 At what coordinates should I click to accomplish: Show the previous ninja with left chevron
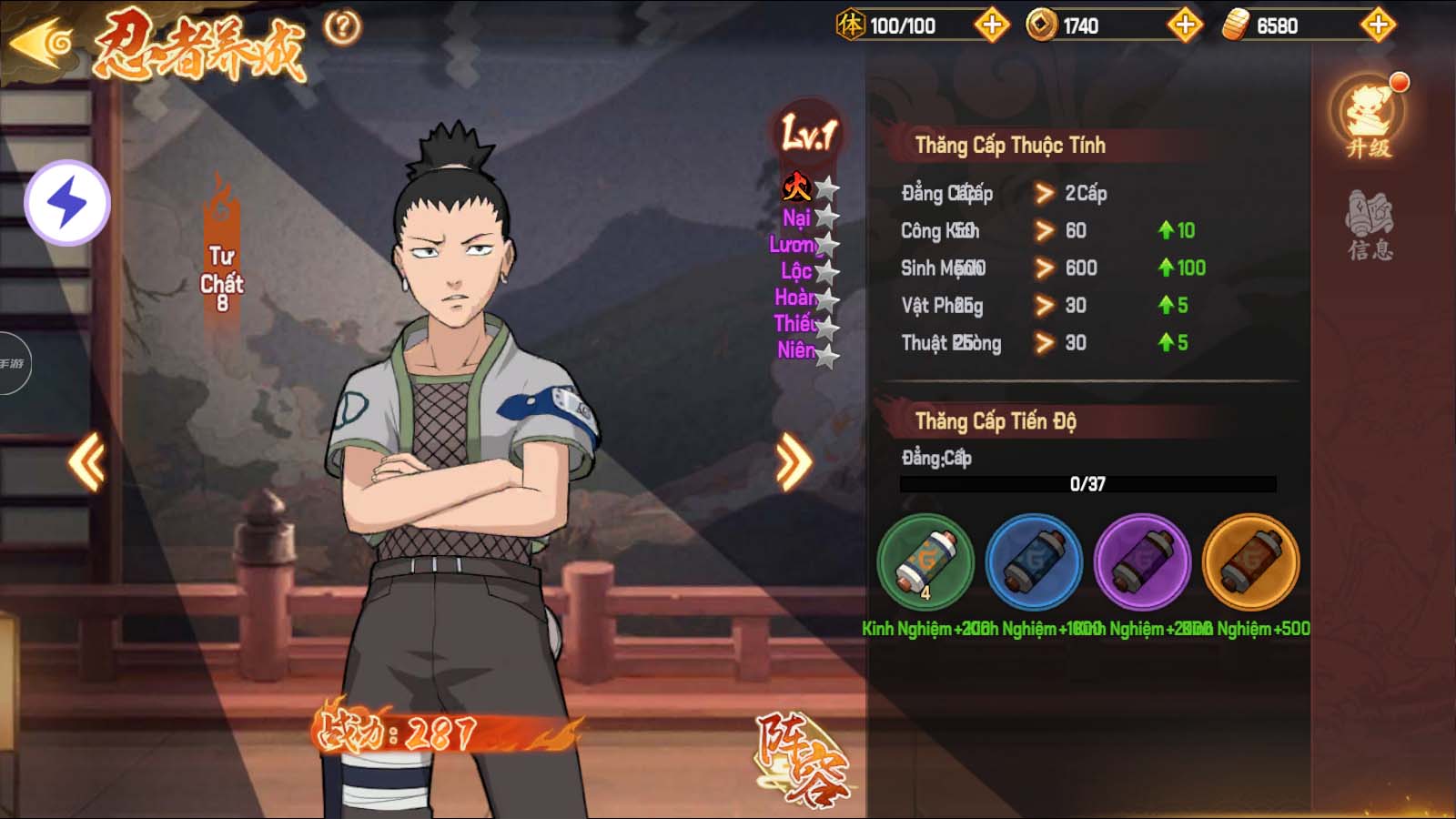click(87, 462)
